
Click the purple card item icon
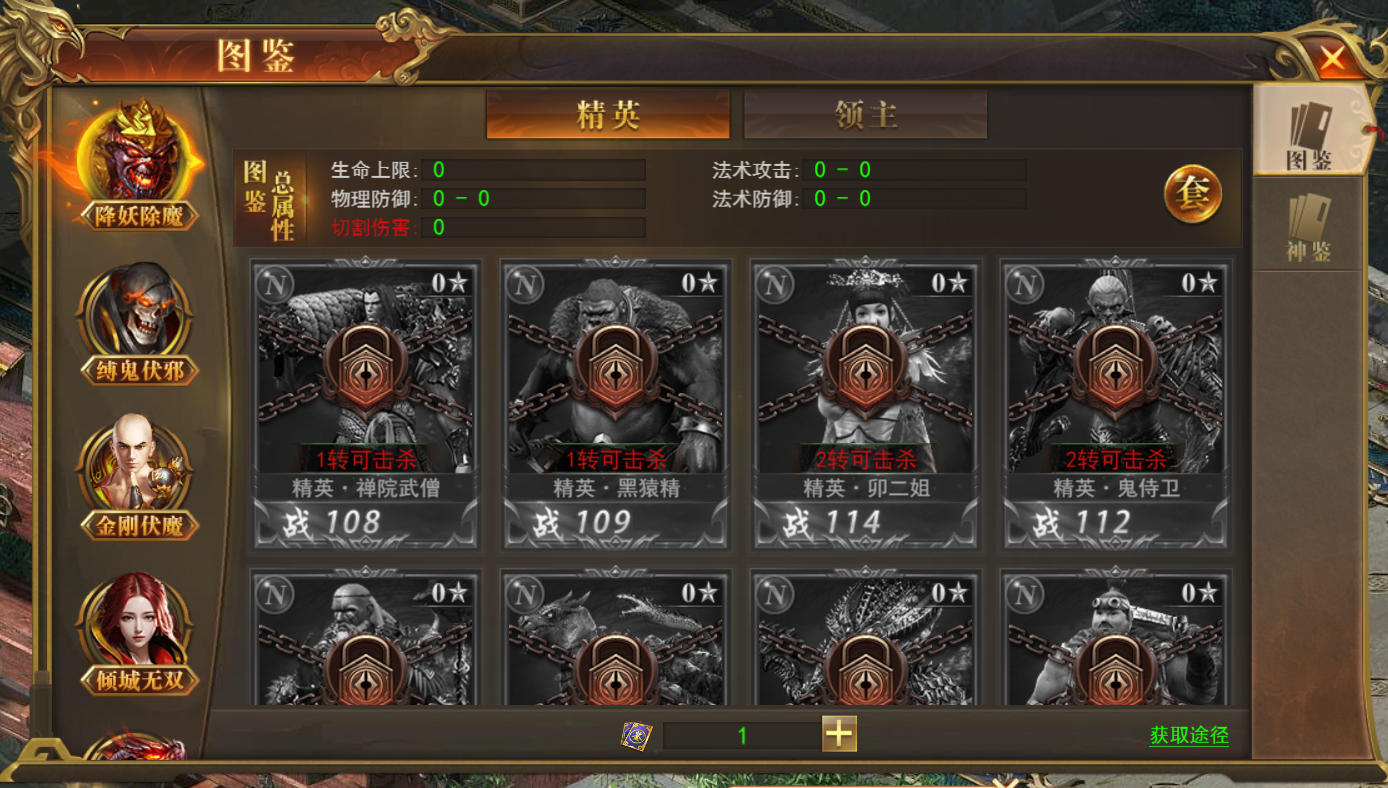click(637, 736)
